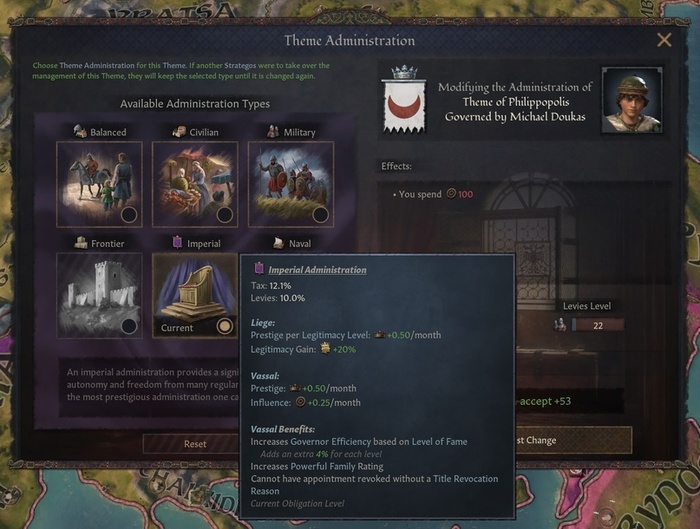Click the Reset button

point(195,443)
